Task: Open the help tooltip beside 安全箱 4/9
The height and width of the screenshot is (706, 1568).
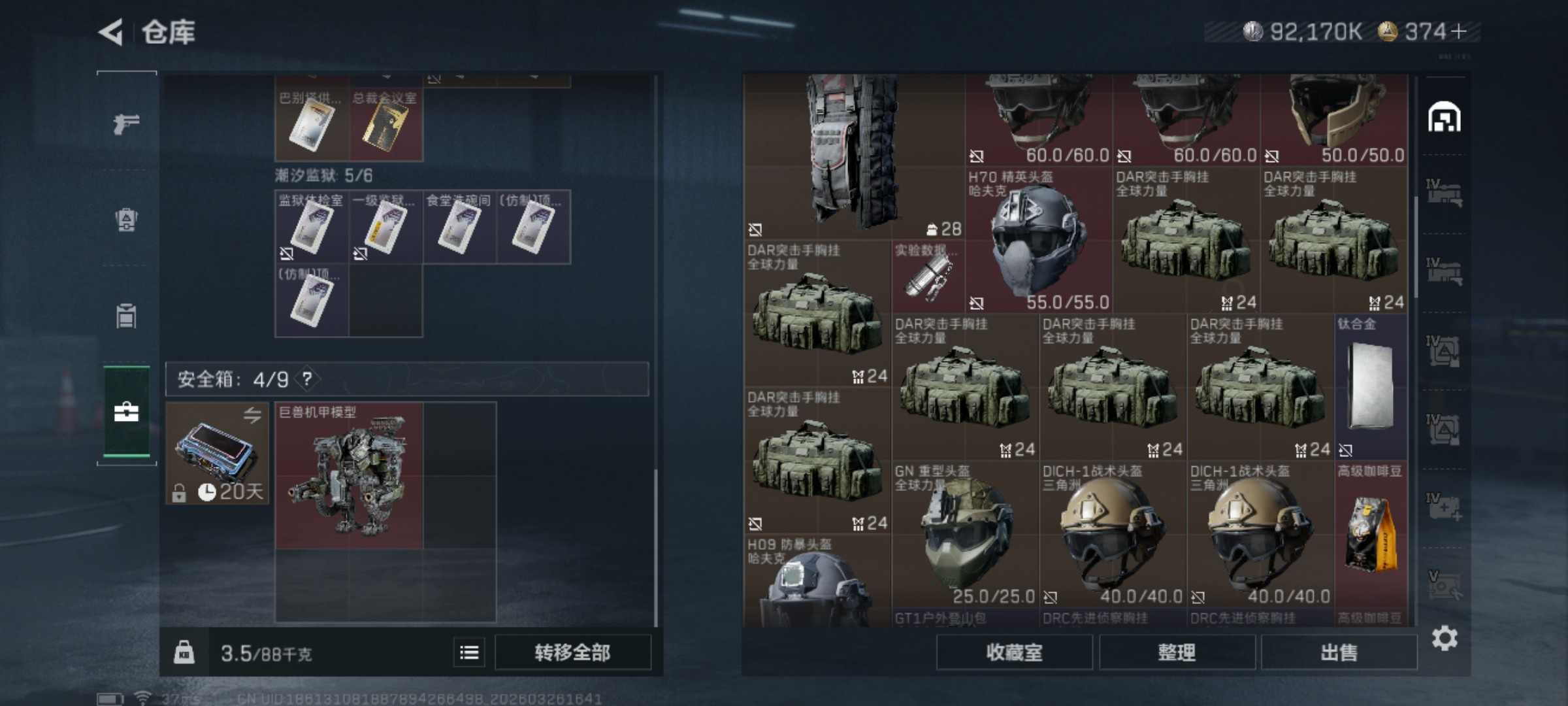Action: tap(307, 380)
